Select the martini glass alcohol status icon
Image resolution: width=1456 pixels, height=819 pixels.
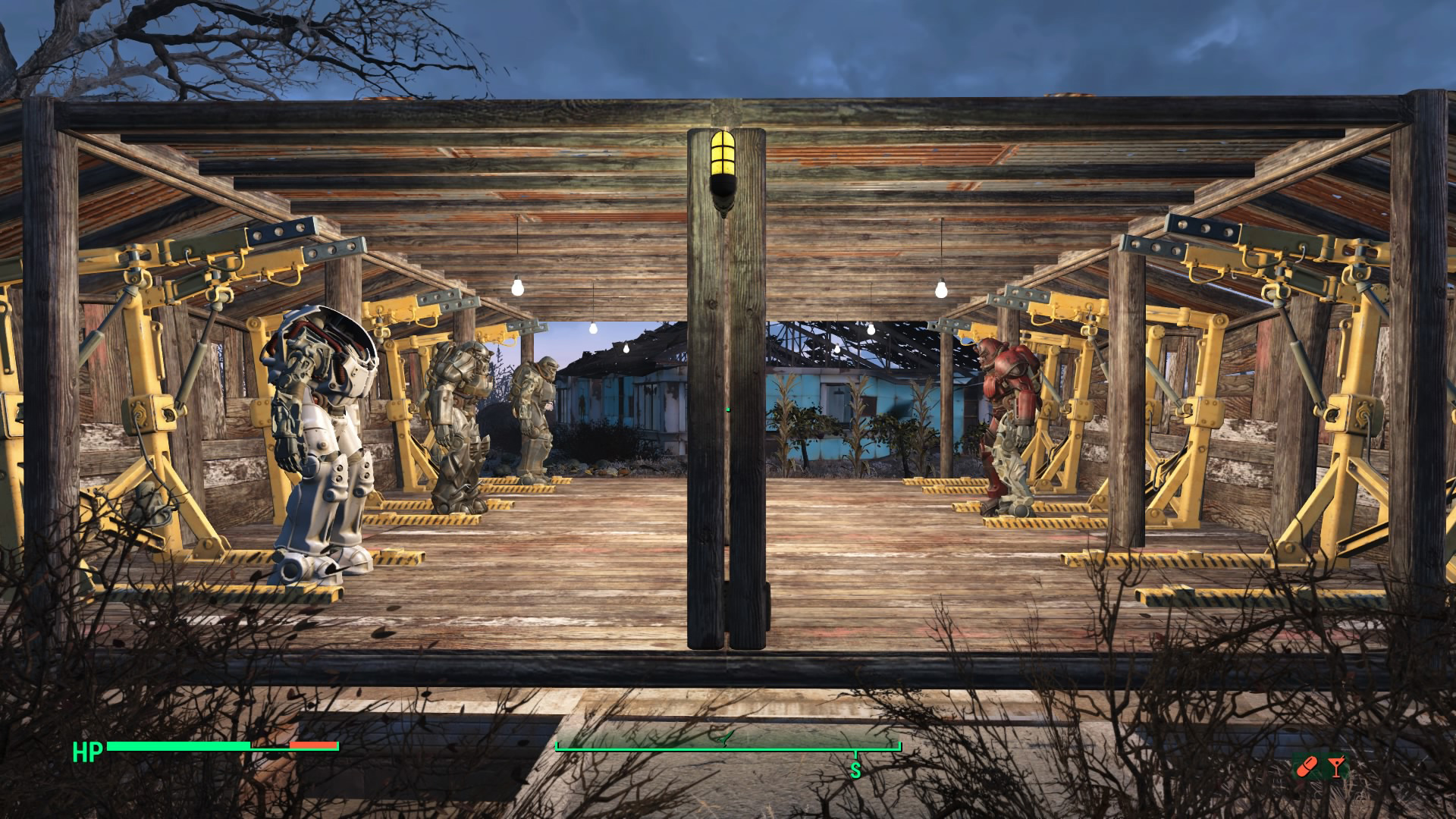(1335, 767)
